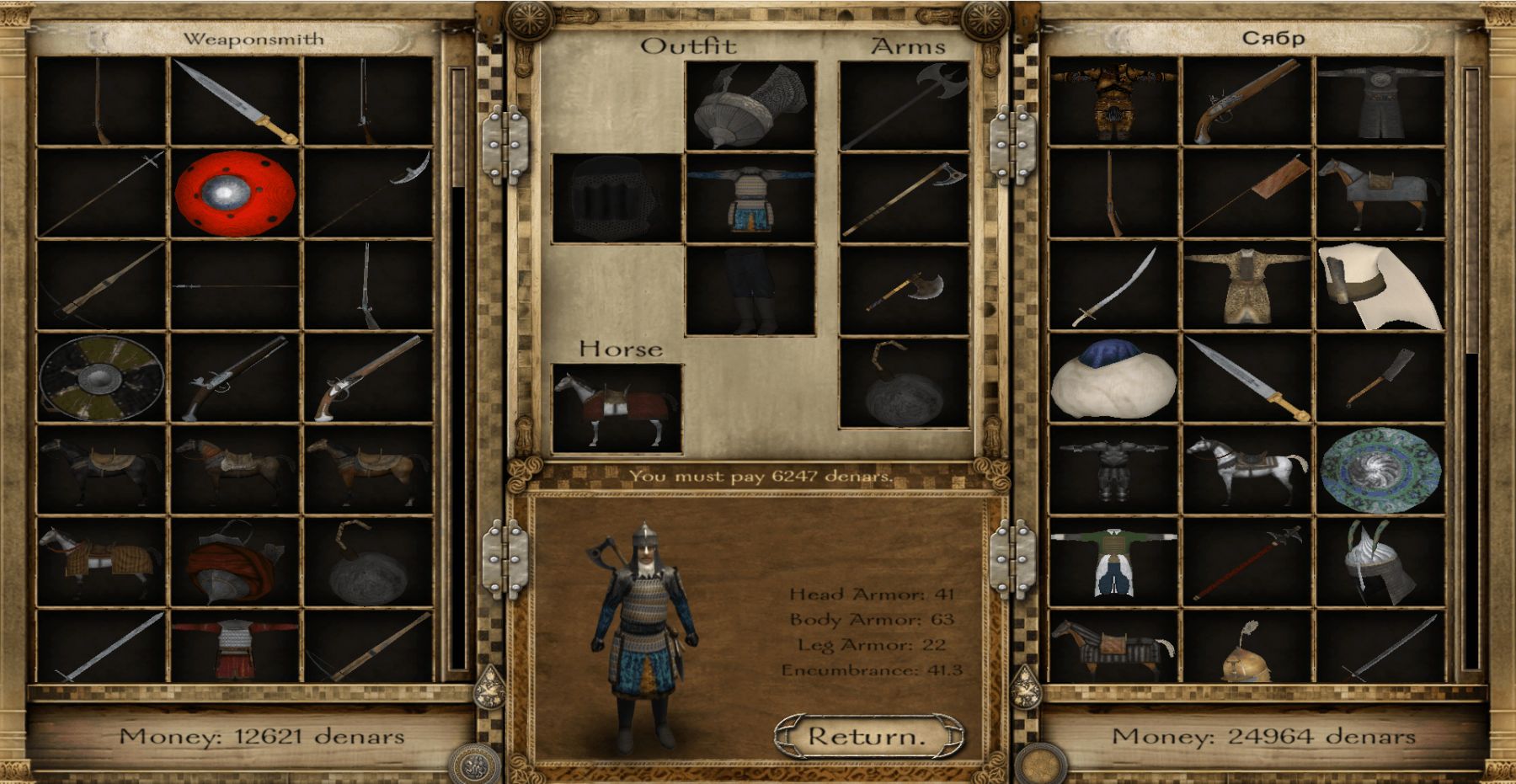
Task: Select the cleaver in Сябр's inventory
Action: tap(1379, 378)
